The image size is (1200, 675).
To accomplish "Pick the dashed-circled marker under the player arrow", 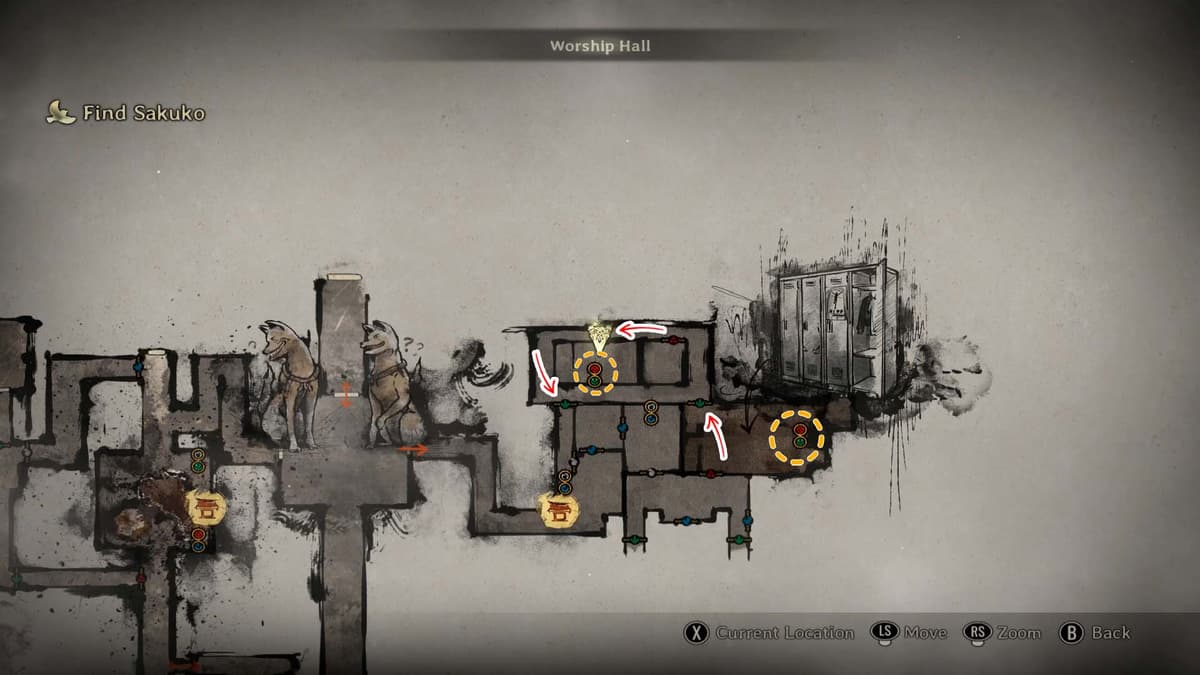I will (x=595, y=374).
